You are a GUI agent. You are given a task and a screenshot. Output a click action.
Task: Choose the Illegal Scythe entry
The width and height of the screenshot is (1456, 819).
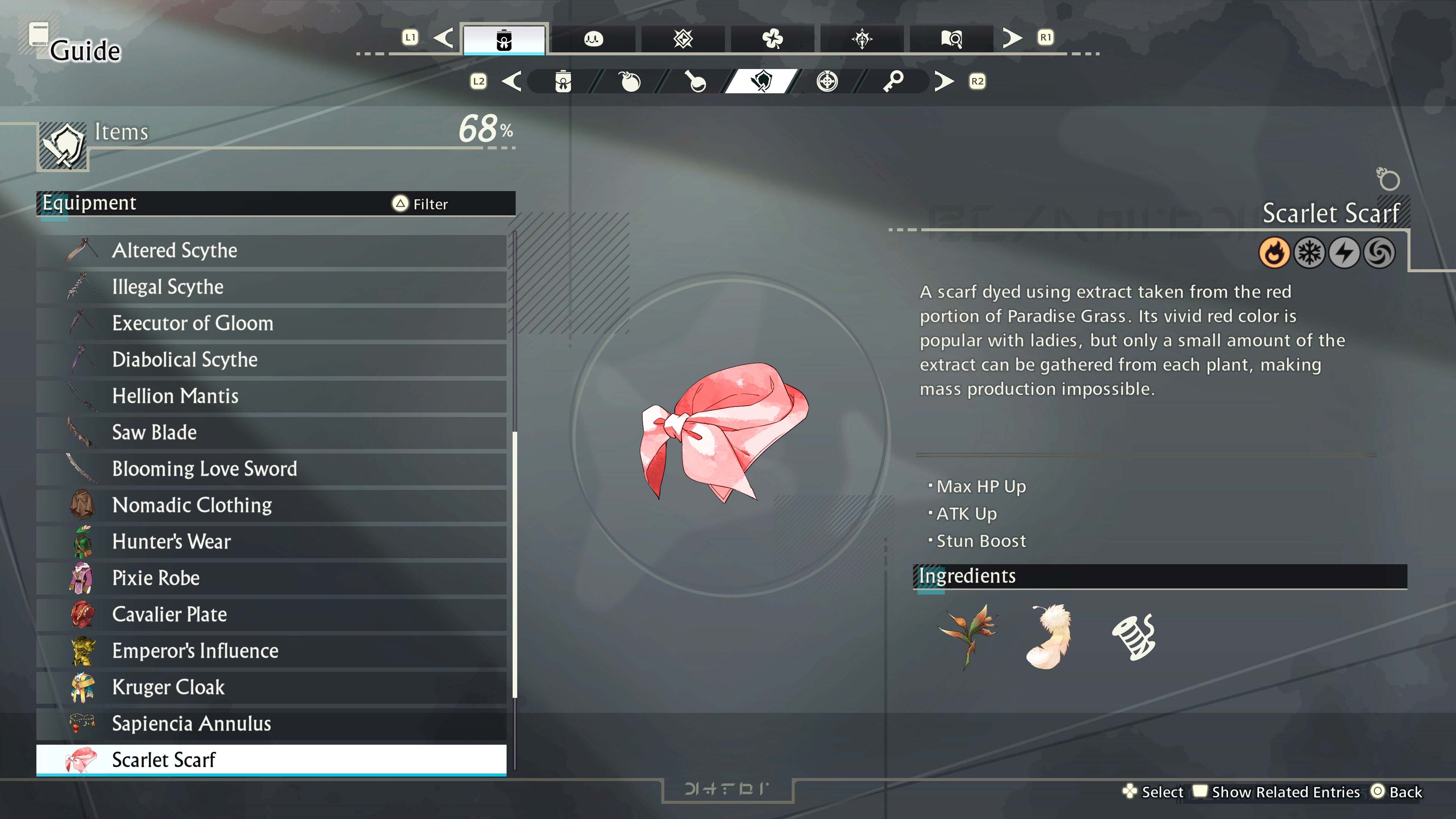[271, 287]
